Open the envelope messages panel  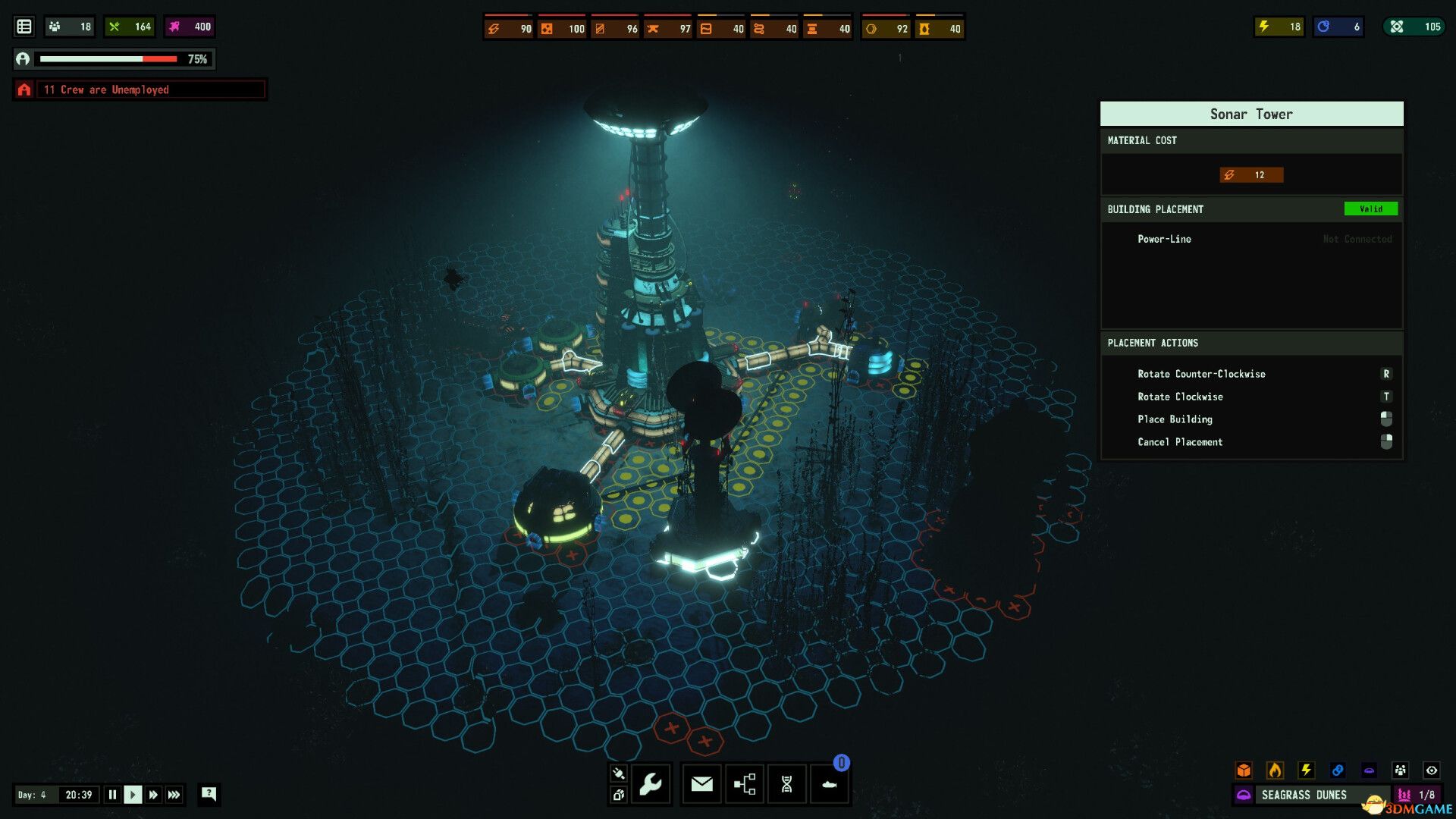701,784
